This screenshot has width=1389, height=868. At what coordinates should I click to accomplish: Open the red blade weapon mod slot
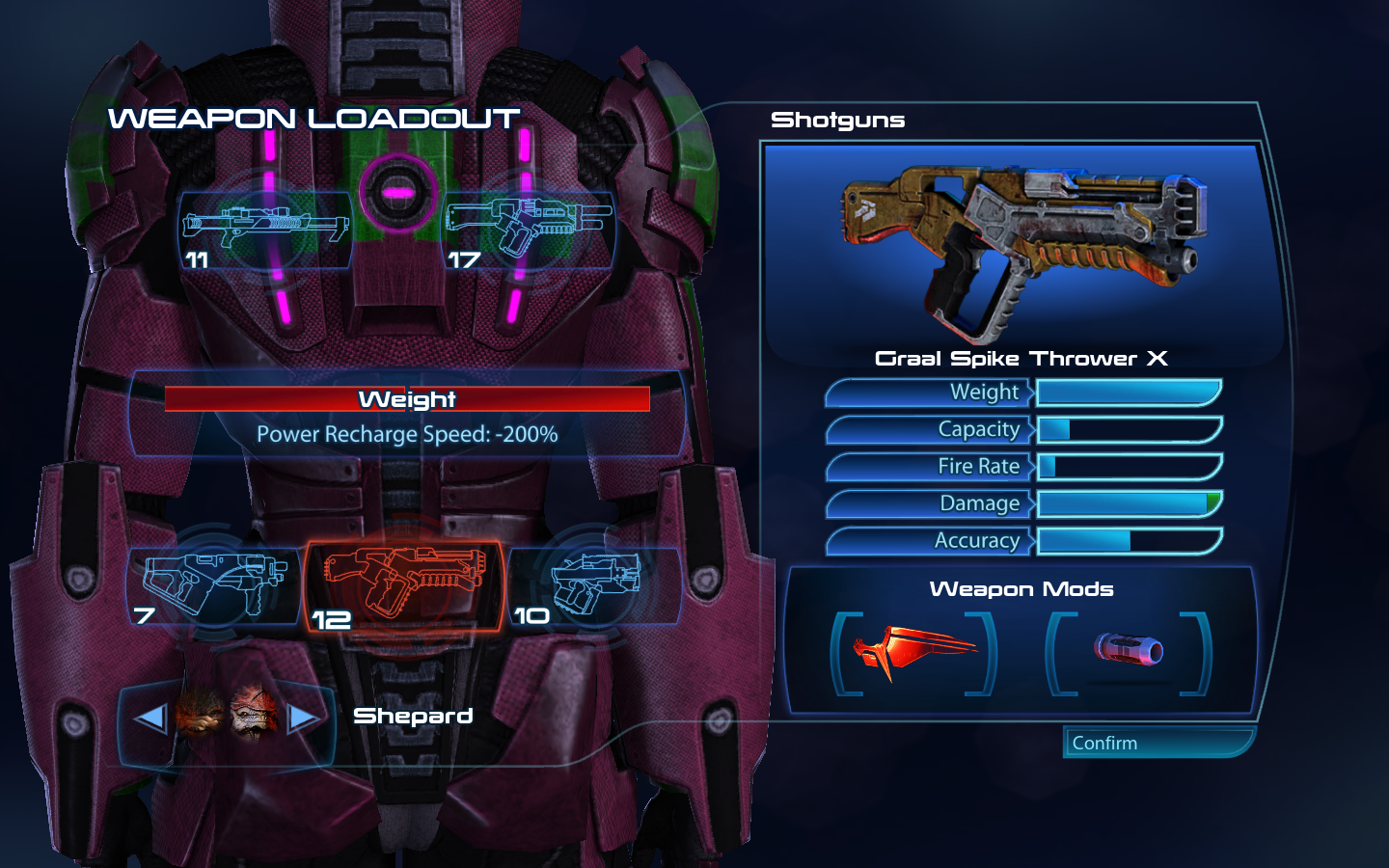click(x=913, y=653)
